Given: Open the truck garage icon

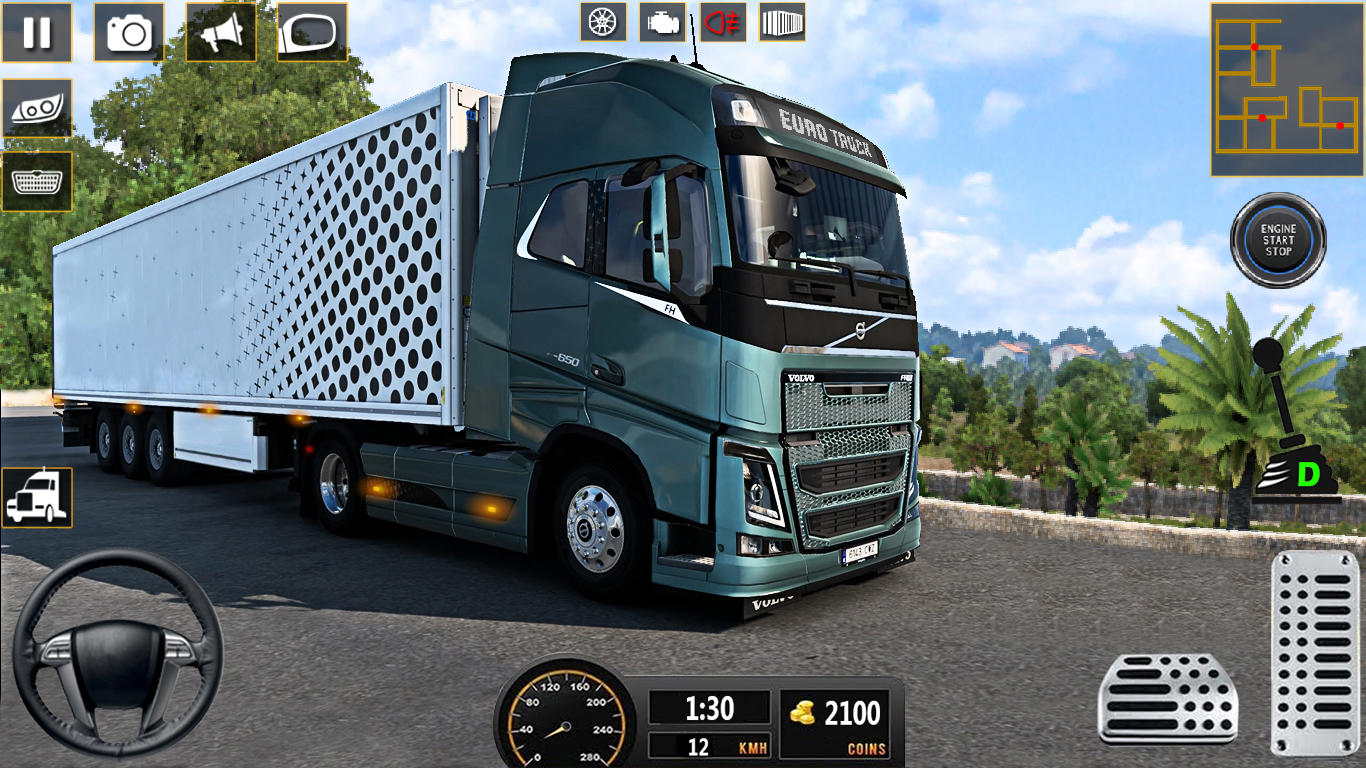Looking at the screenshot, I should tap(38, 498).
